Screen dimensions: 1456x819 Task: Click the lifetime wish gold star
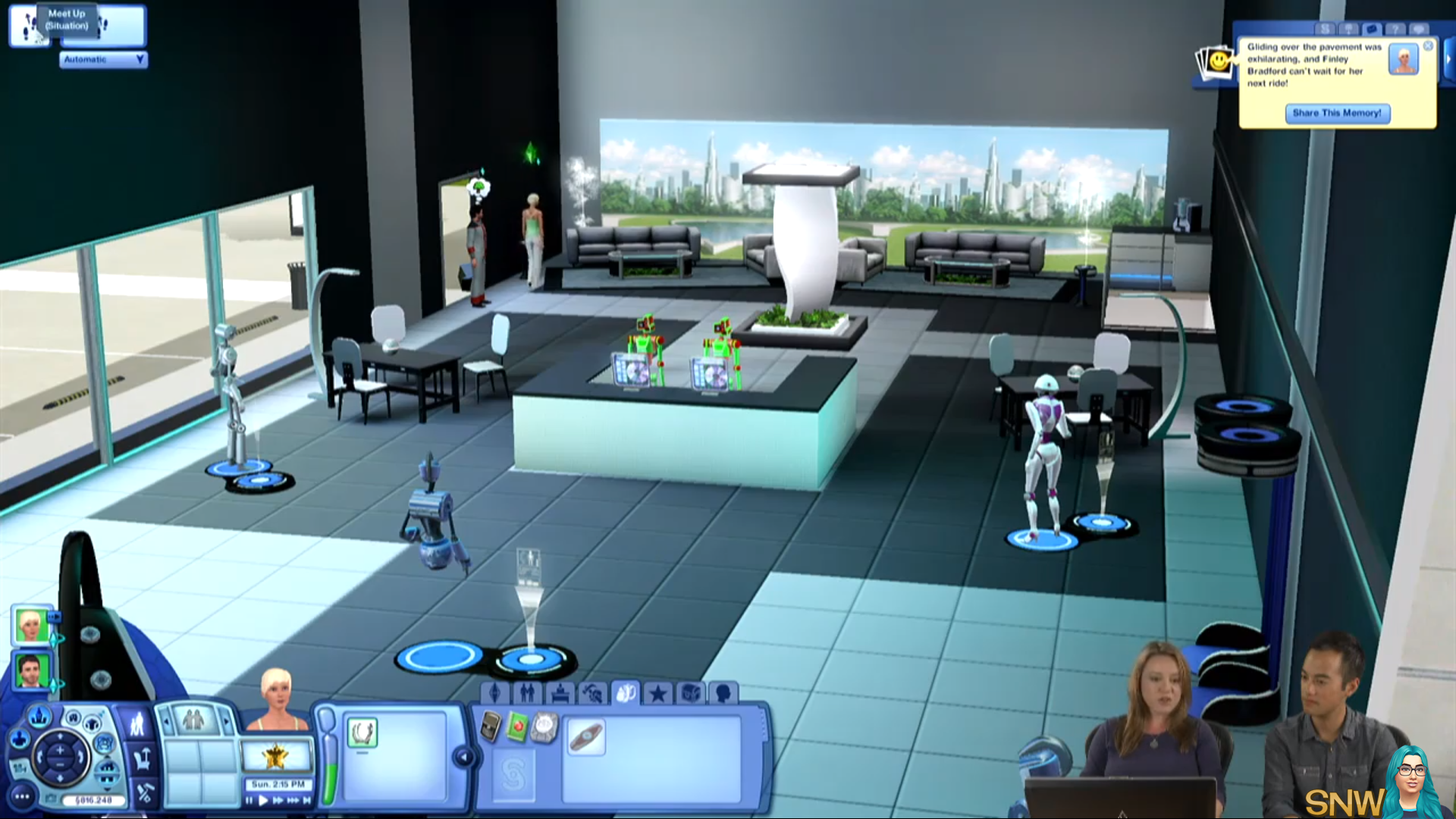(x=275, y=755)
